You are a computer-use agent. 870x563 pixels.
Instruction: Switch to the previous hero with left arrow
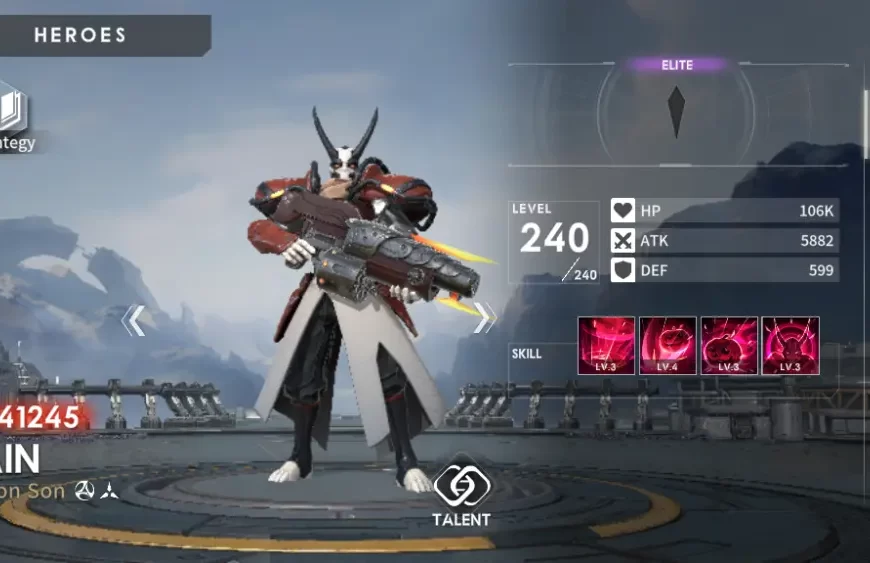[x=133, y=320]
